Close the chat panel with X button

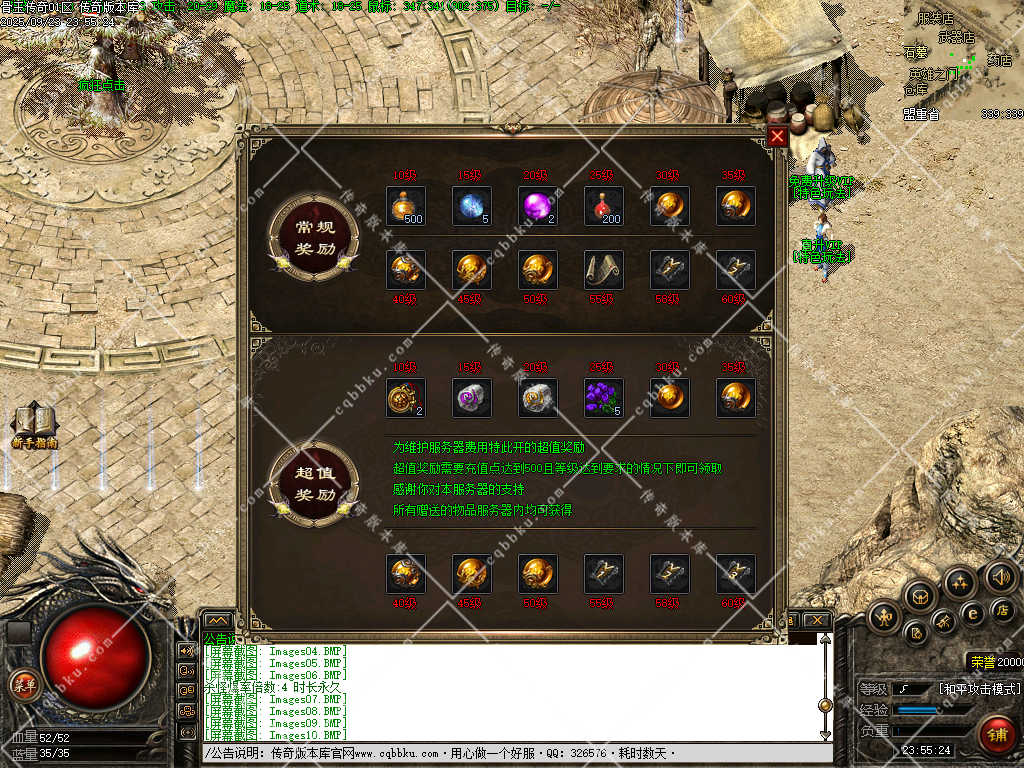[x=818, y=621]
